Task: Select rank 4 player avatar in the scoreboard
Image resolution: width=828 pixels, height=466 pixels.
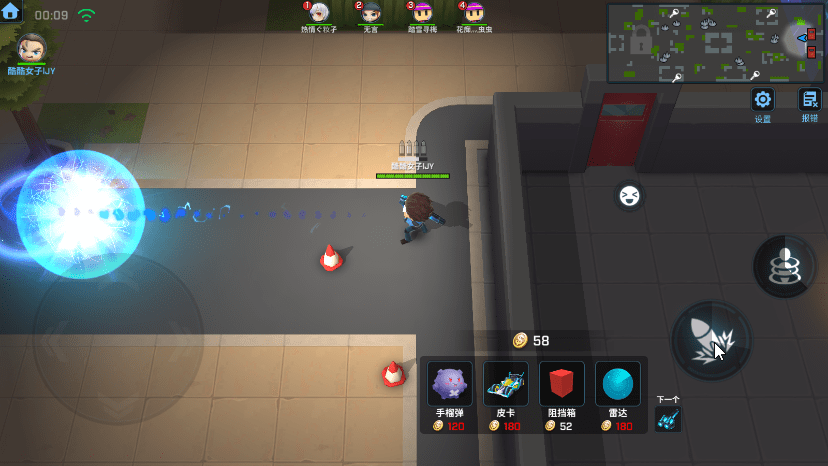Action: point(474,13)
